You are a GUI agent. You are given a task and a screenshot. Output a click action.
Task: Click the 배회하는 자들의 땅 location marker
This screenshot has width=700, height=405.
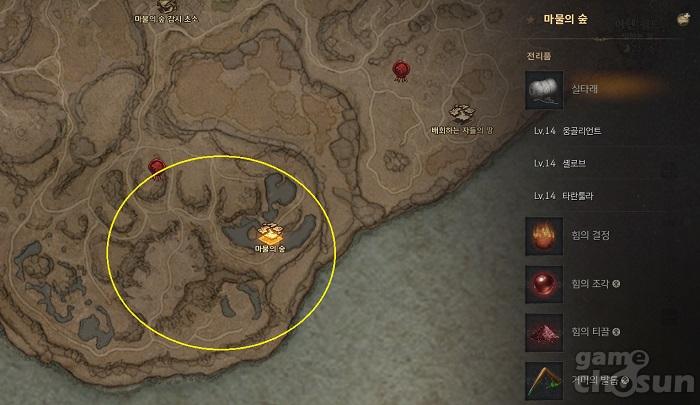click(x=461, y=114)
